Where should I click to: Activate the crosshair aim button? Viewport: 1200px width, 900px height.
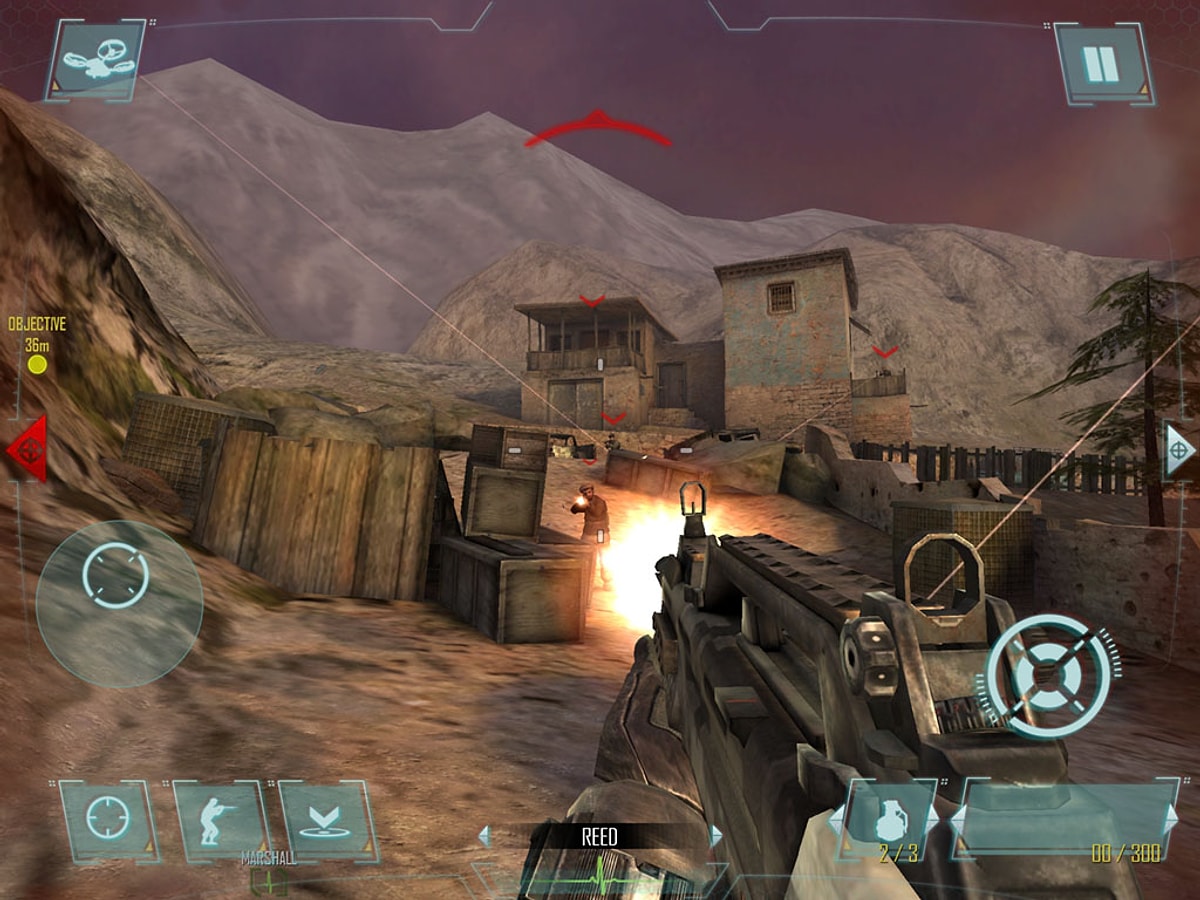(x=107, y=819)
